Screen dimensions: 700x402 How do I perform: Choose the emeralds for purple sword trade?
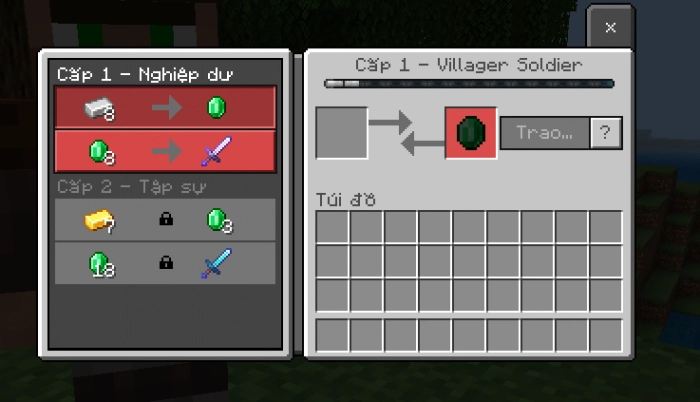[x=165, y=151]
